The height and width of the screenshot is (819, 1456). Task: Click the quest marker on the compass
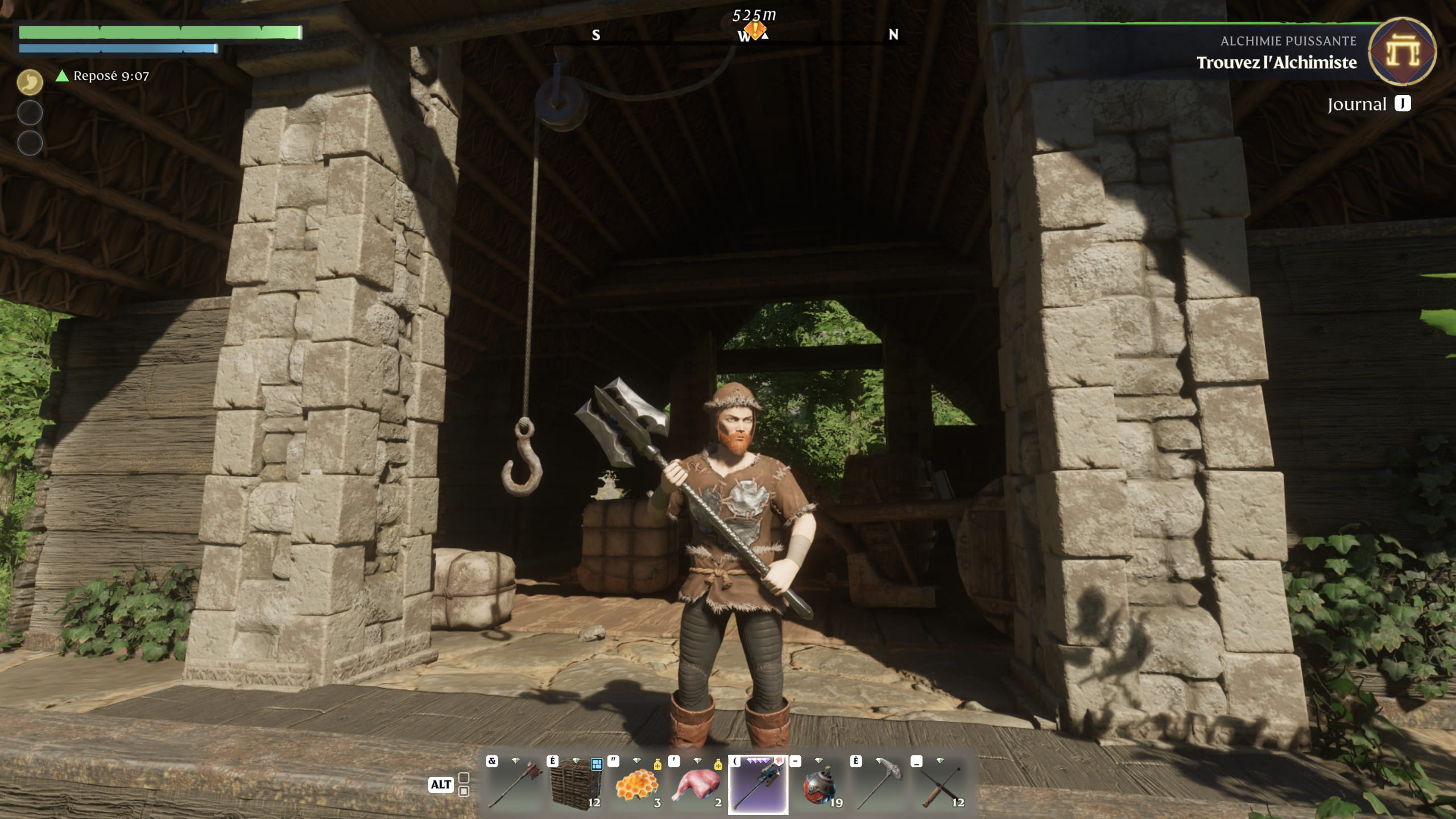point(754,30)
